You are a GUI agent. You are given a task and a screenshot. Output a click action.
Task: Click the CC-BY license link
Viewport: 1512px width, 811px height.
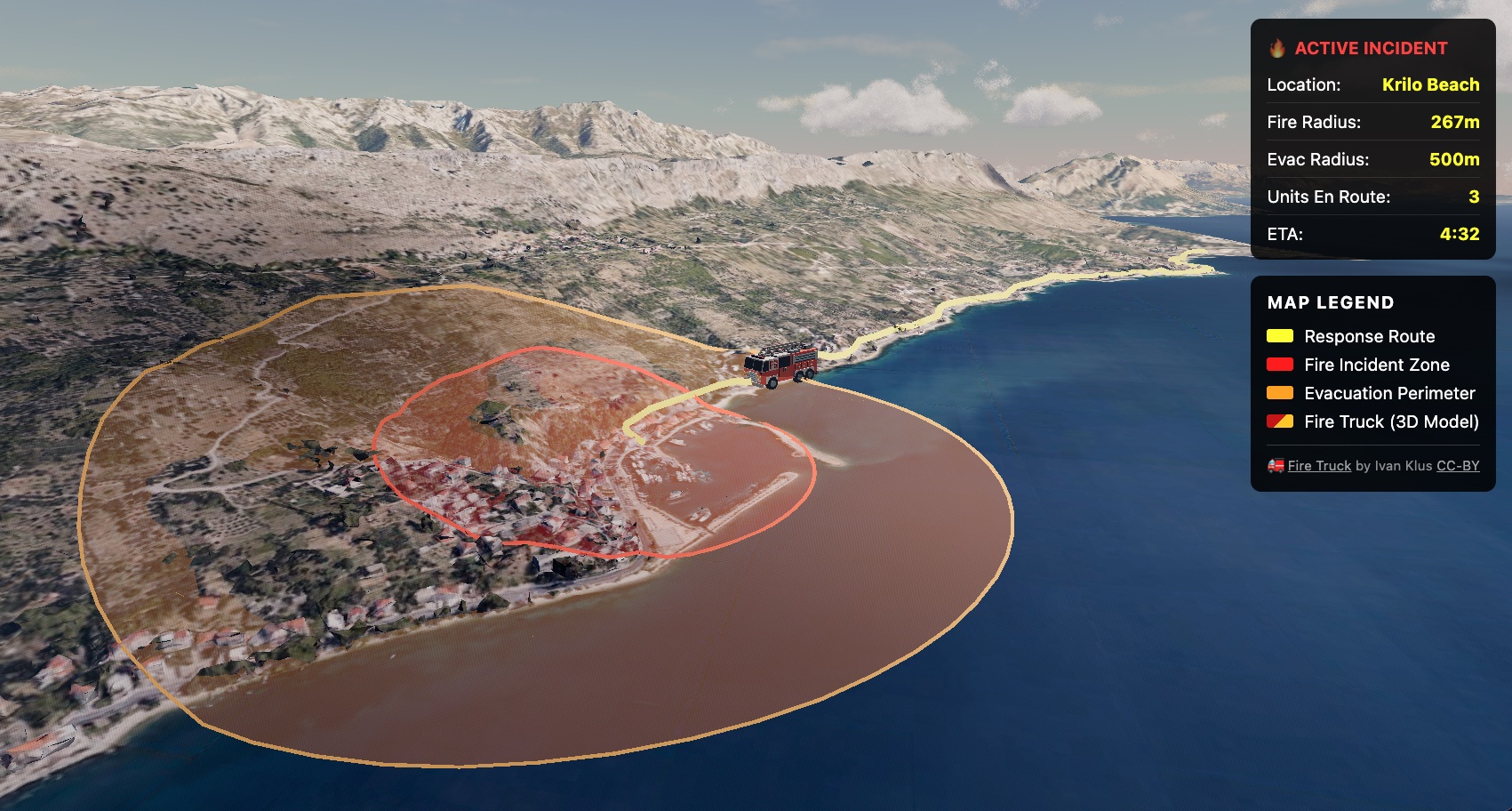(x=1458, y=465)
